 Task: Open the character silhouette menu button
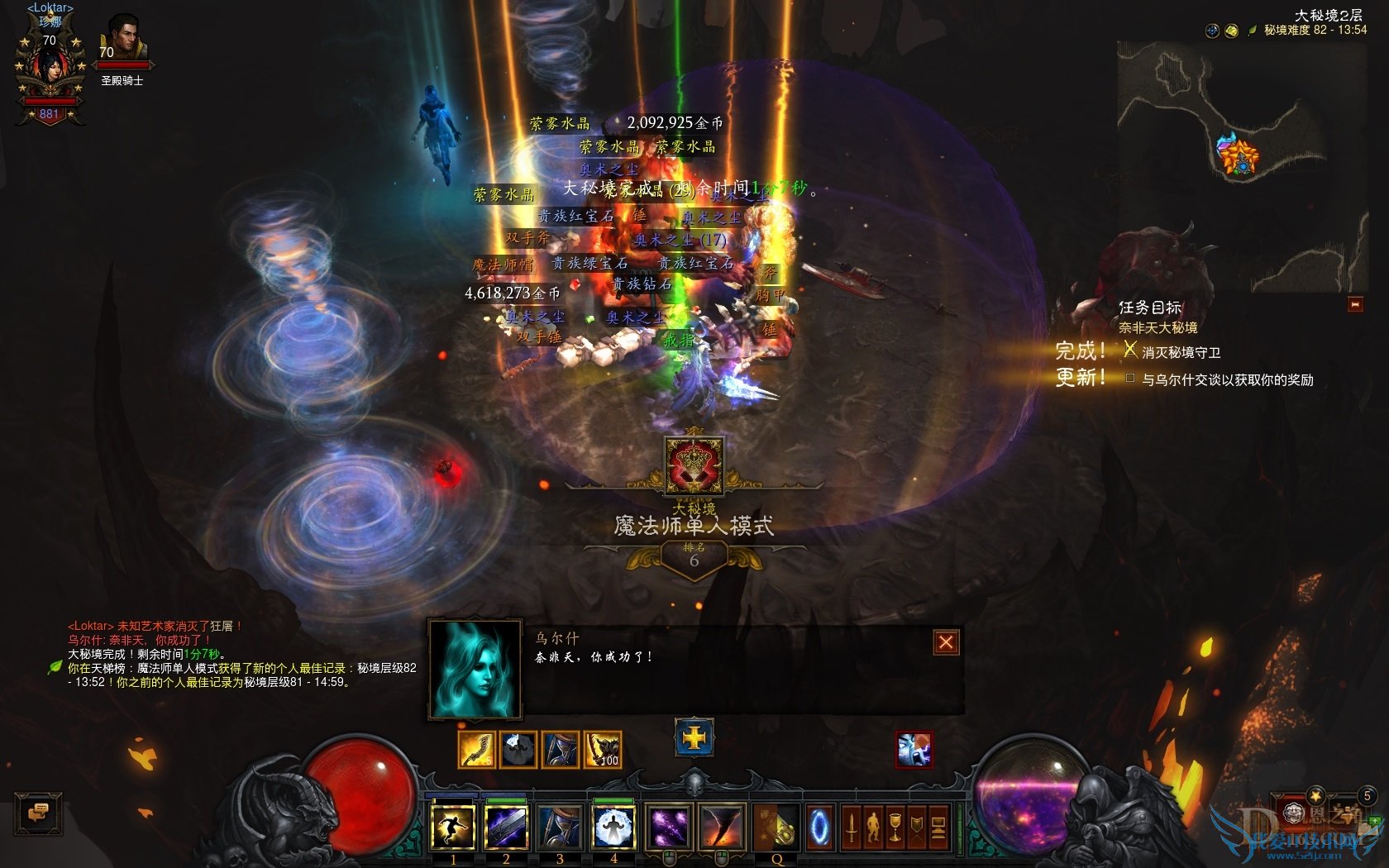[873, 827]
